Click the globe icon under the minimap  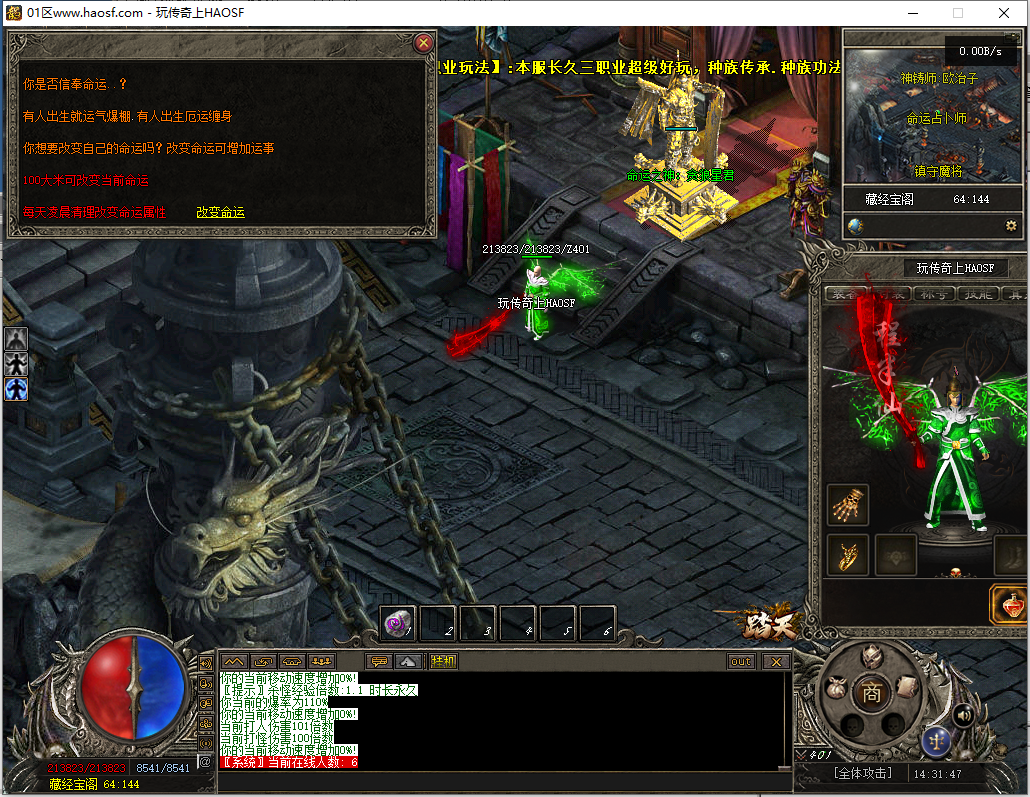[x=856, y=226]
